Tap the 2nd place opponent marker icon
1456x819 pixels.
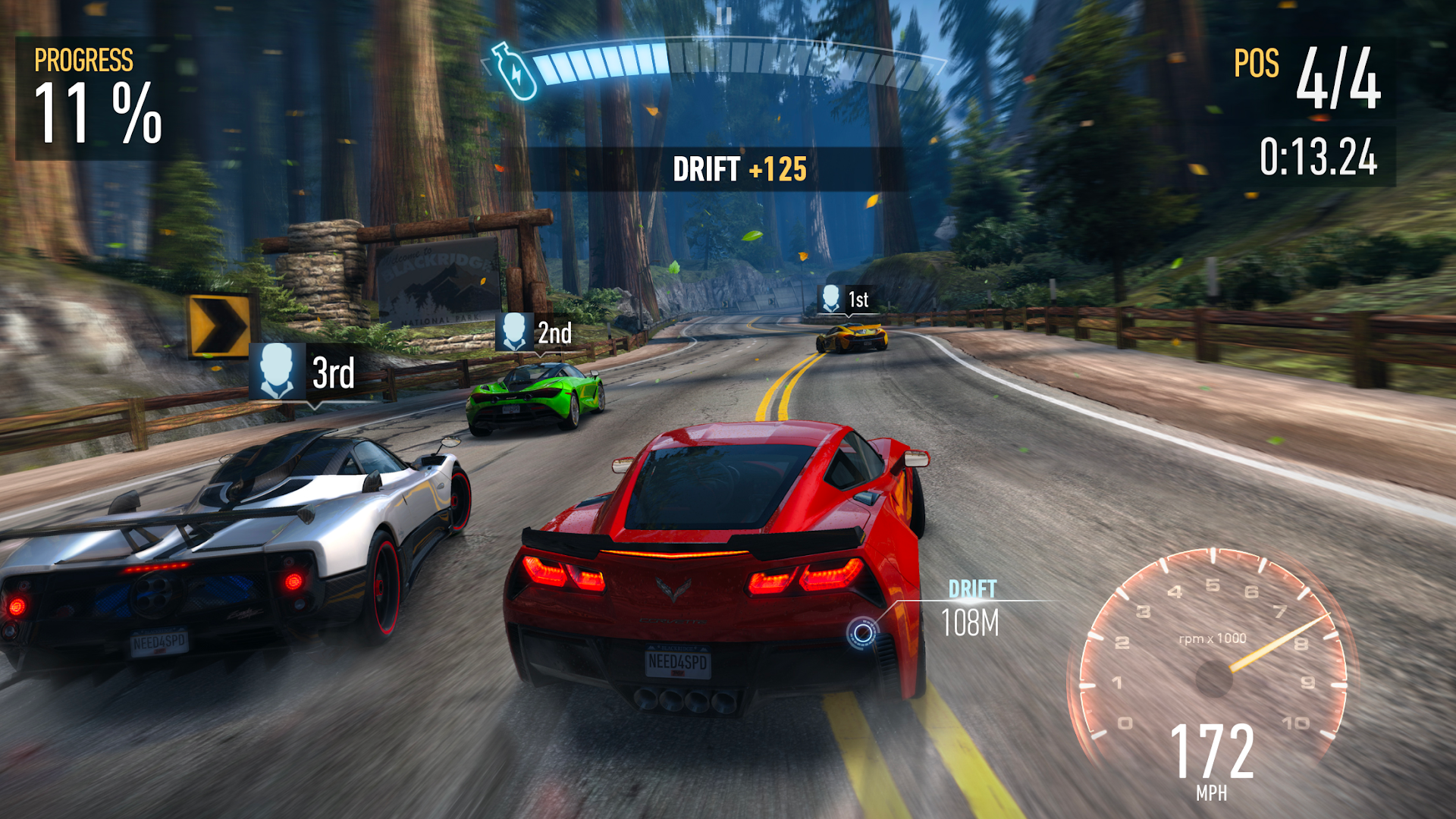click(x=516, y=331)
